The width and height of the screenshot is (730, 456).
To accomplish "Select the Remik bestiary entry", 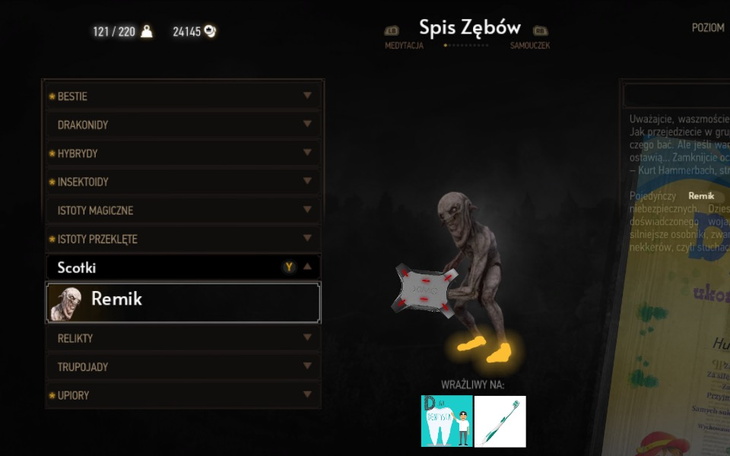I will 183,302.
